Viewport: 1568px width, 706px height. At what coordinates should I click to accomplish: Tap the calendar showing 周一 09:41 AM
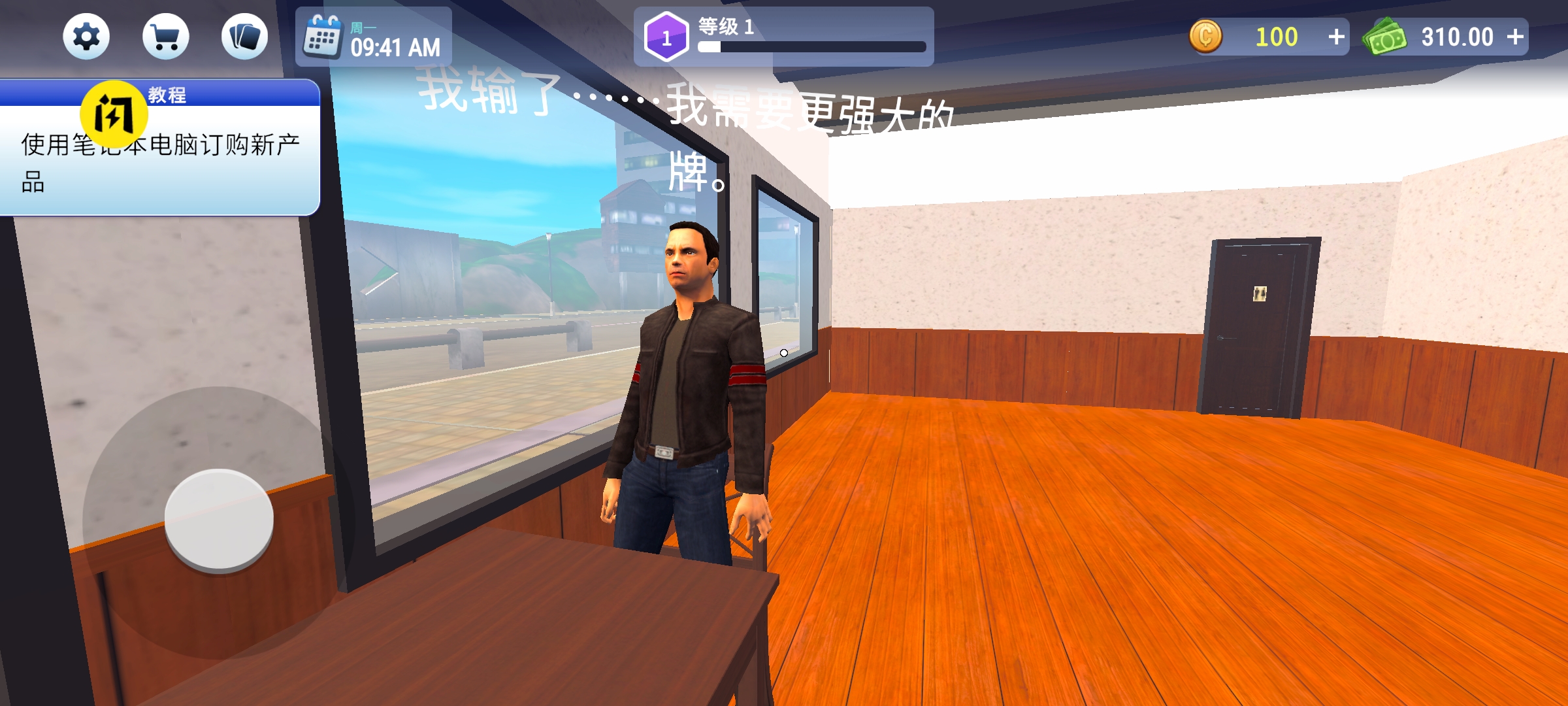coord(369,39)
